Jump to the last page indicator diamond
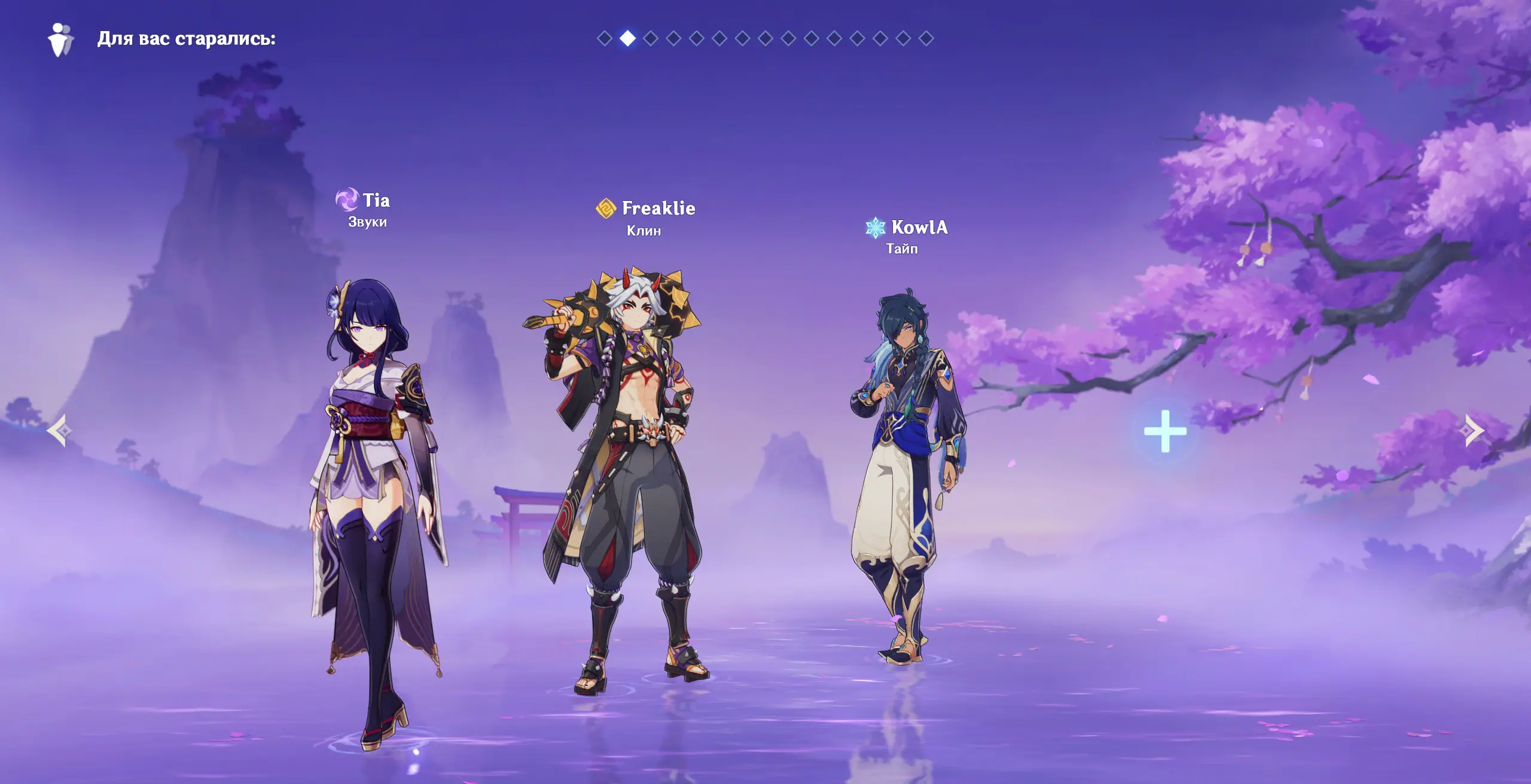The width and height of the screenshot is (1531, 784). point(926,39)
